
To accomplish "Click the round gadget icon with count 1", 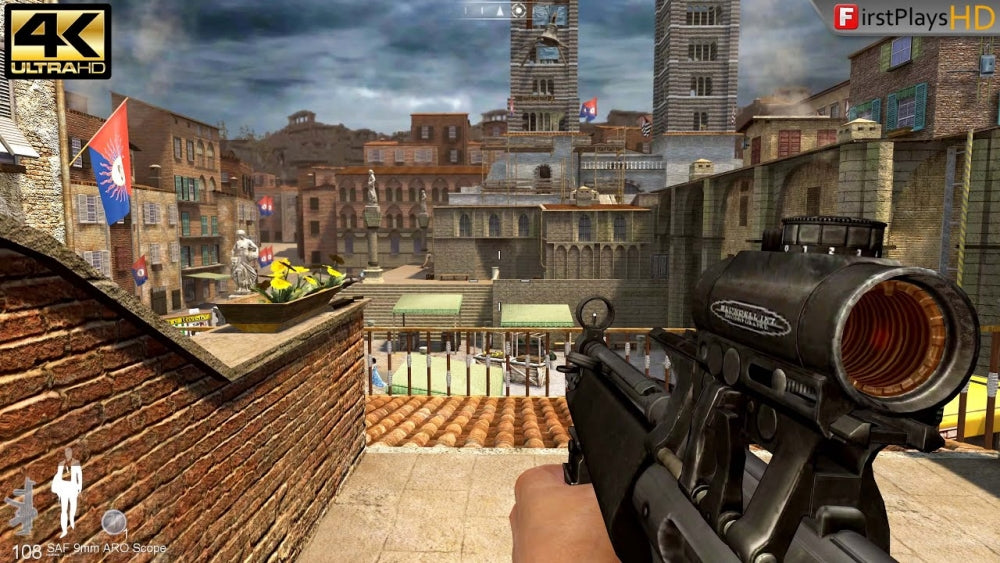I will click(x=114, y=522).
